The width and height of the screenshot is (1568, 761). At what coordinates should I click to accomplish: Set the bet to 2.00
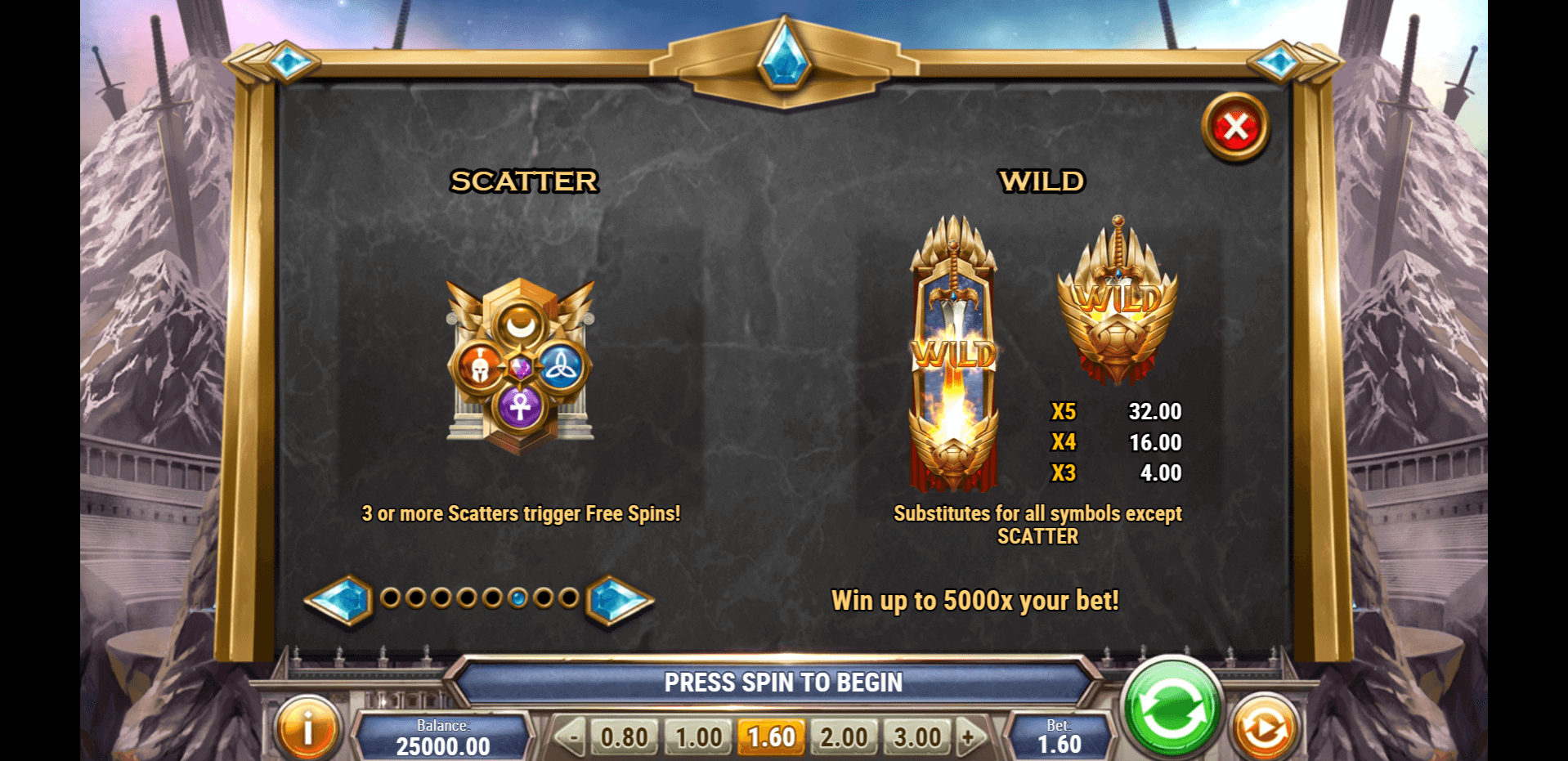click(844, 737)
